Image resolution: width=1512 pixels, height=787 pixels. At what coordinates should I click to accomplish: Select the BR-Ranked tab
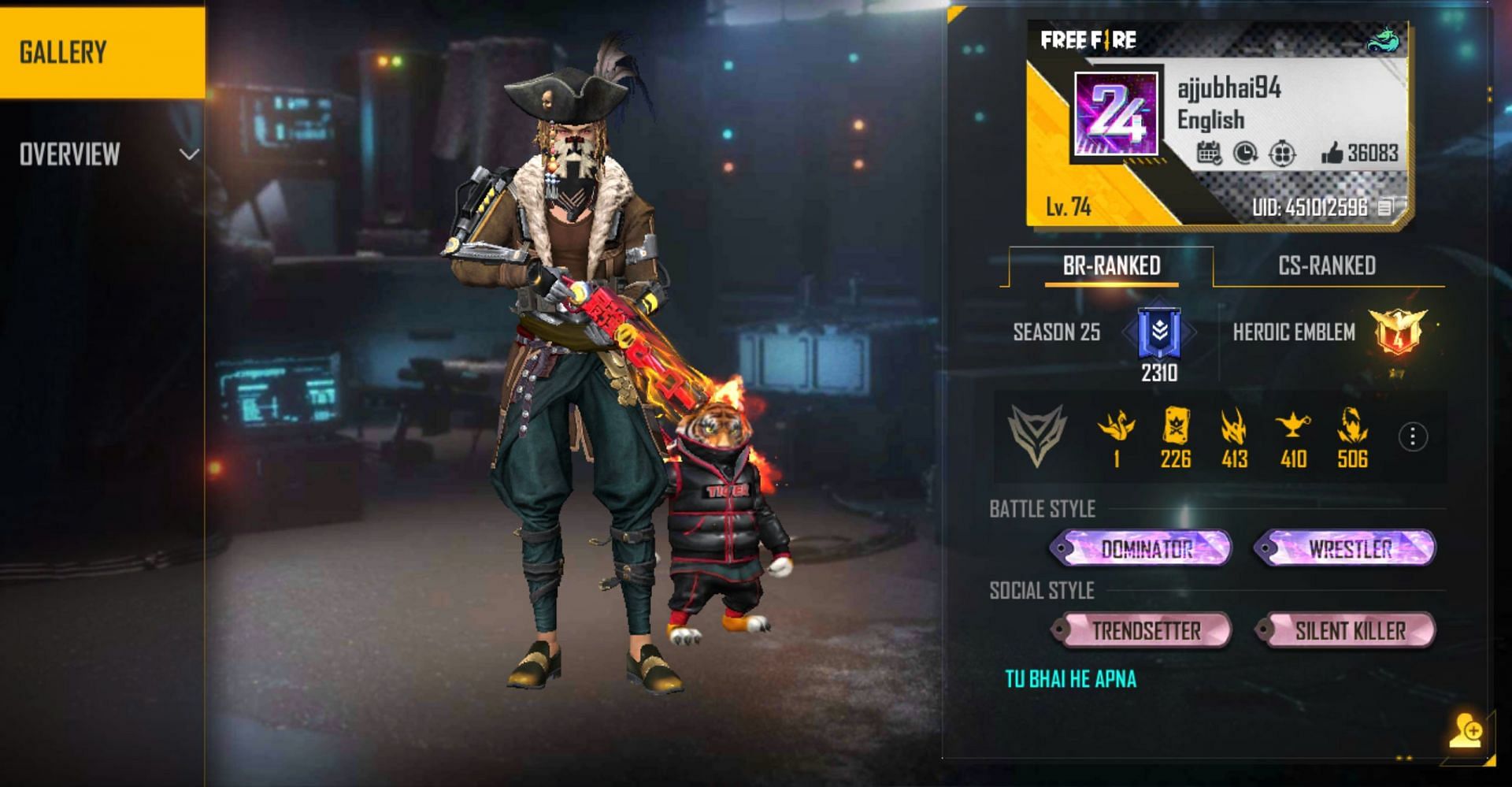pos(1111,266)
